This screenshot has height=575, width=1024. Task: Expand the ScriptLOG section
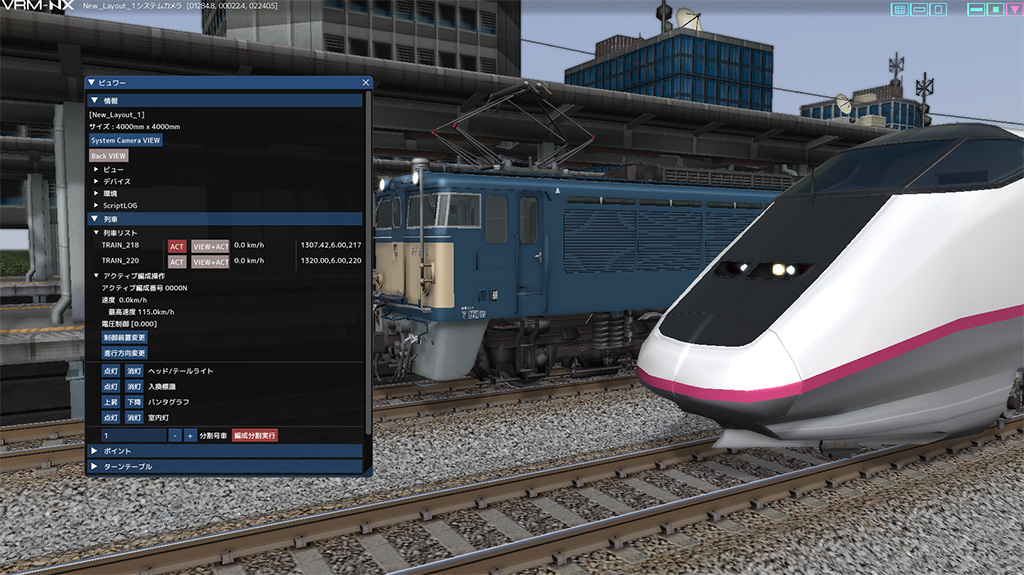tap(96, 205)
